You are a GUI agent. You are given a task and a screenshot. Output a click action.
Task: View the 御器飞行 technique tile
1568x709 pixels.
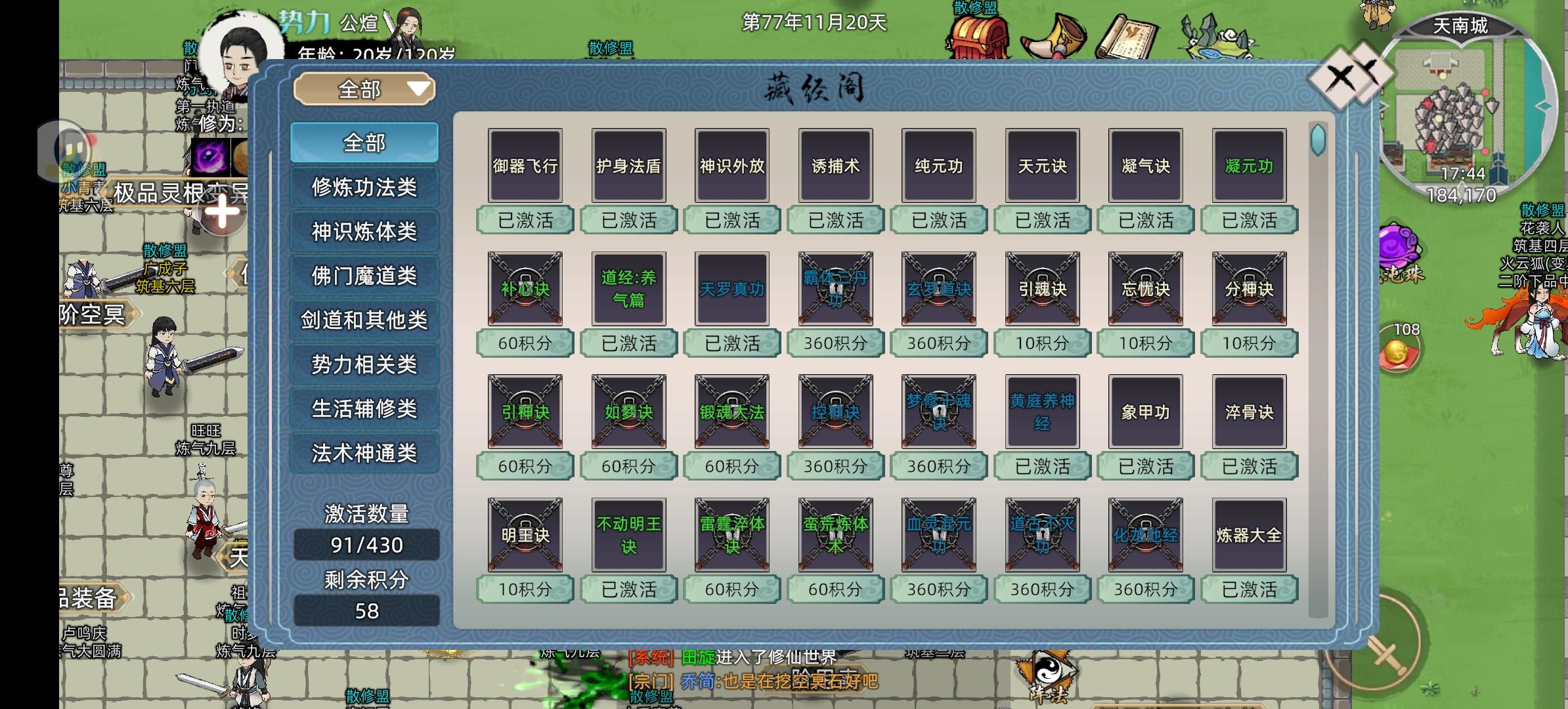[x=525, y=165]
